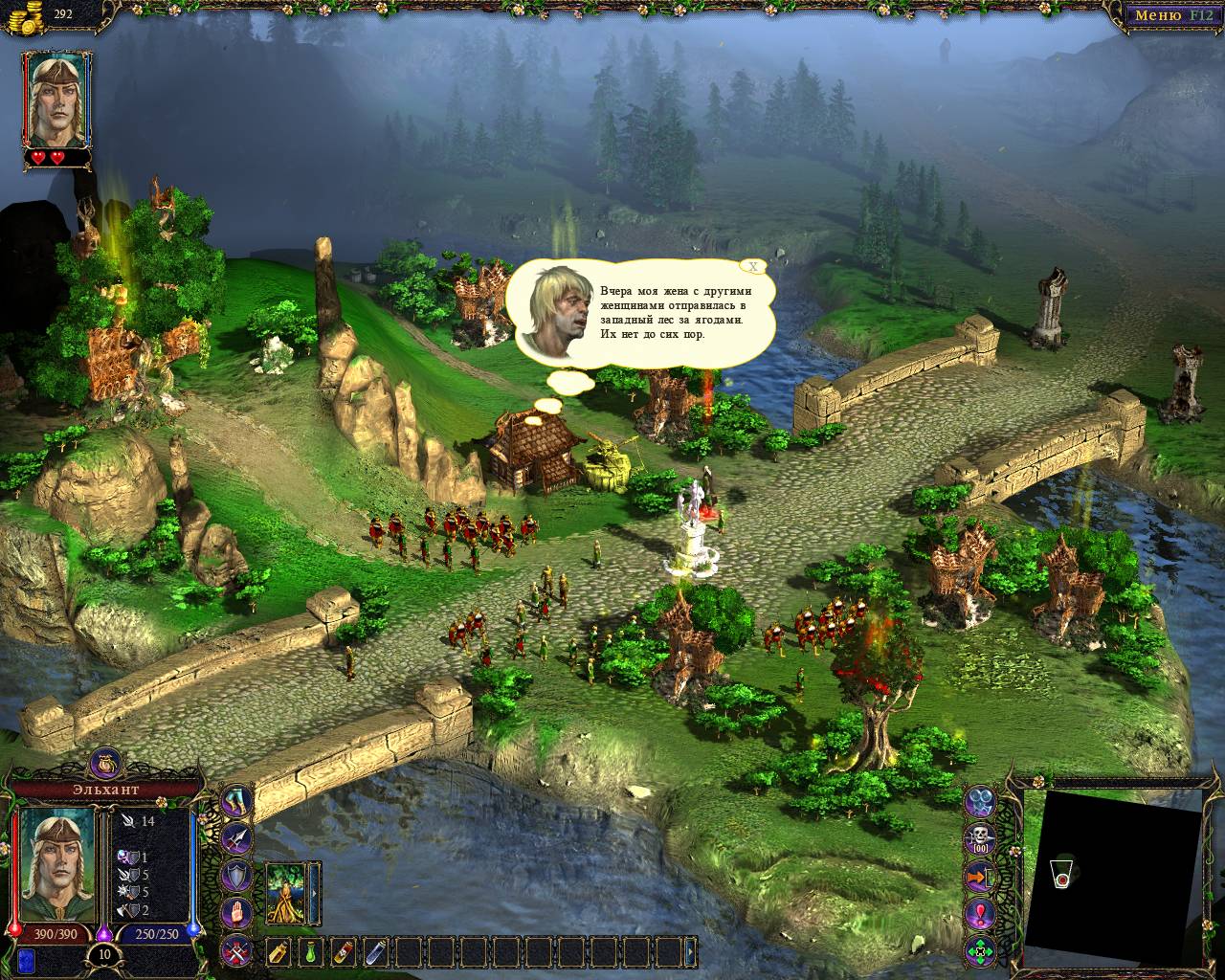Select the tree spirit spell card
The width and height of the screenshot is (1225, 980).
[285, 892]
